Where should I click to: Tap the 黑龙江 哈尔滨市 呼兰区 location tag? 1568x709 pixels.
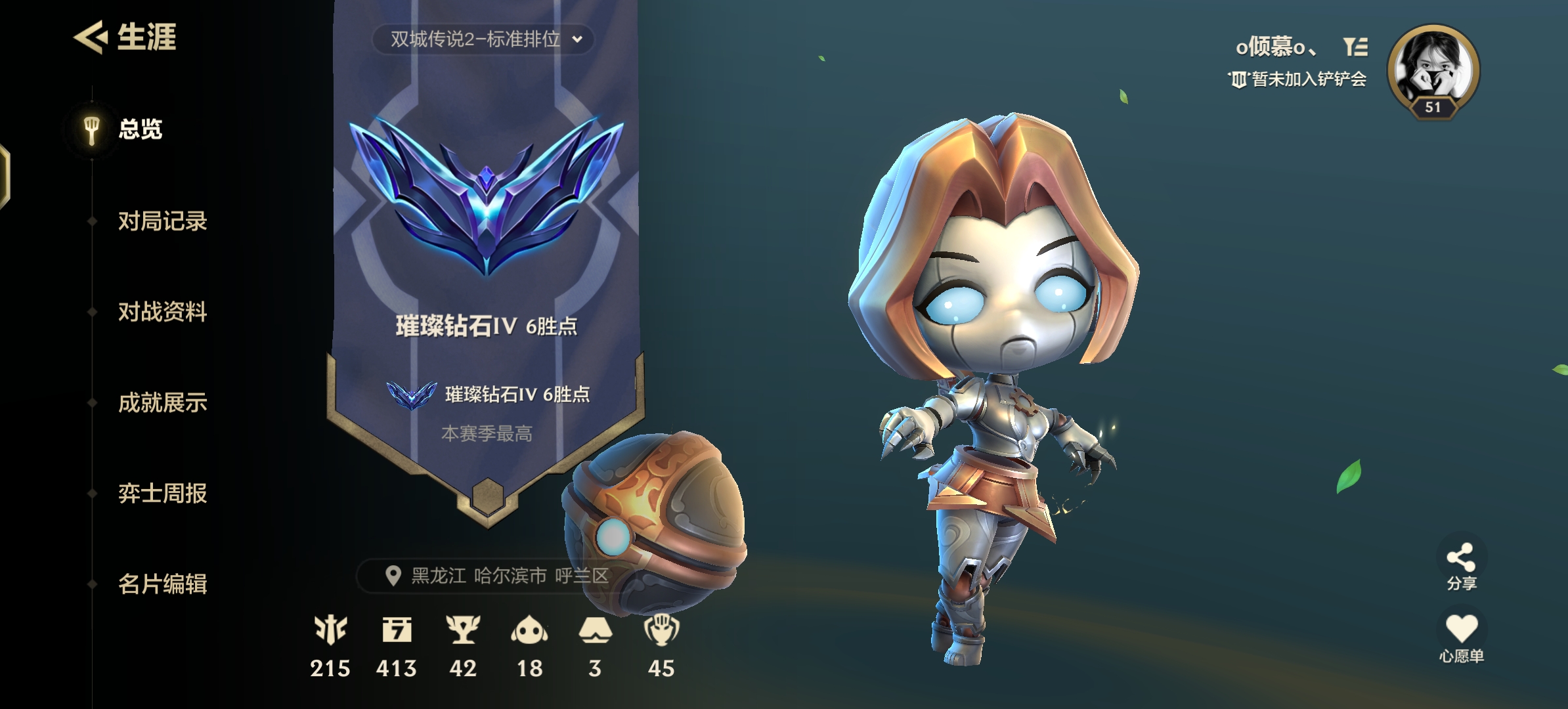[x=496, y=576]
